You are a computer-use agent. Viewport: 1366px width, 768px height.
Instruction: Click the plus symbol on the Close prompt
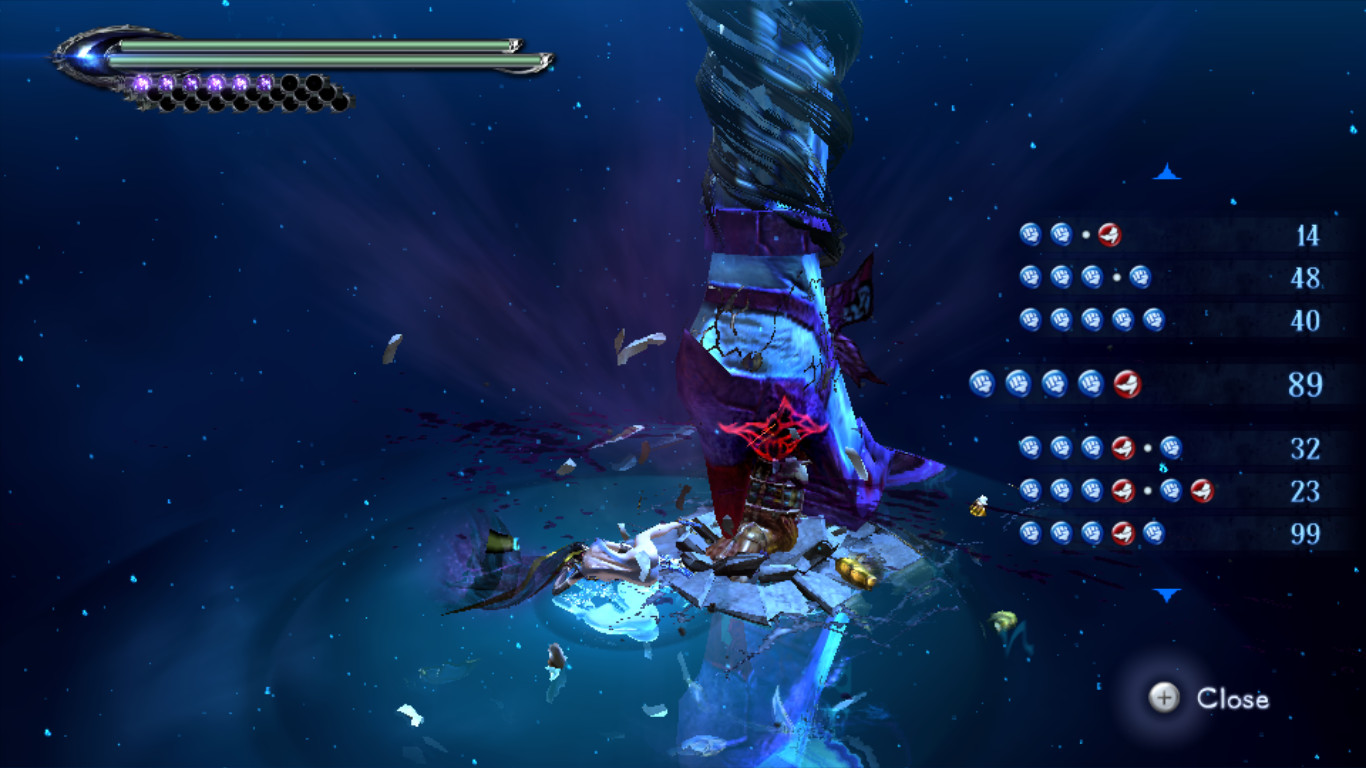[1162, 700]
